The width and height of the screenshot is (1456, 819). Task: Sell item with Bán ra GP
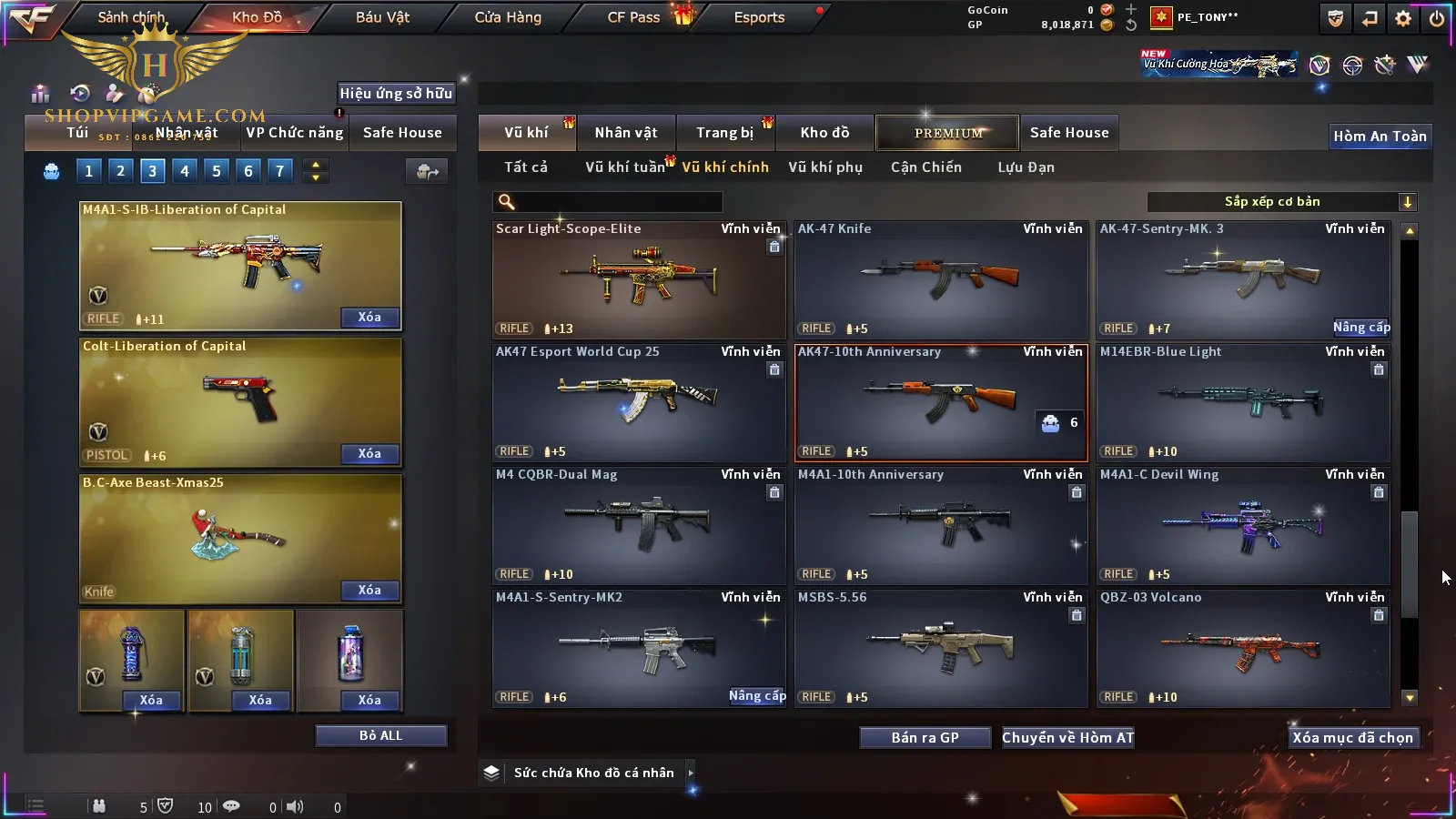[925, 738]
